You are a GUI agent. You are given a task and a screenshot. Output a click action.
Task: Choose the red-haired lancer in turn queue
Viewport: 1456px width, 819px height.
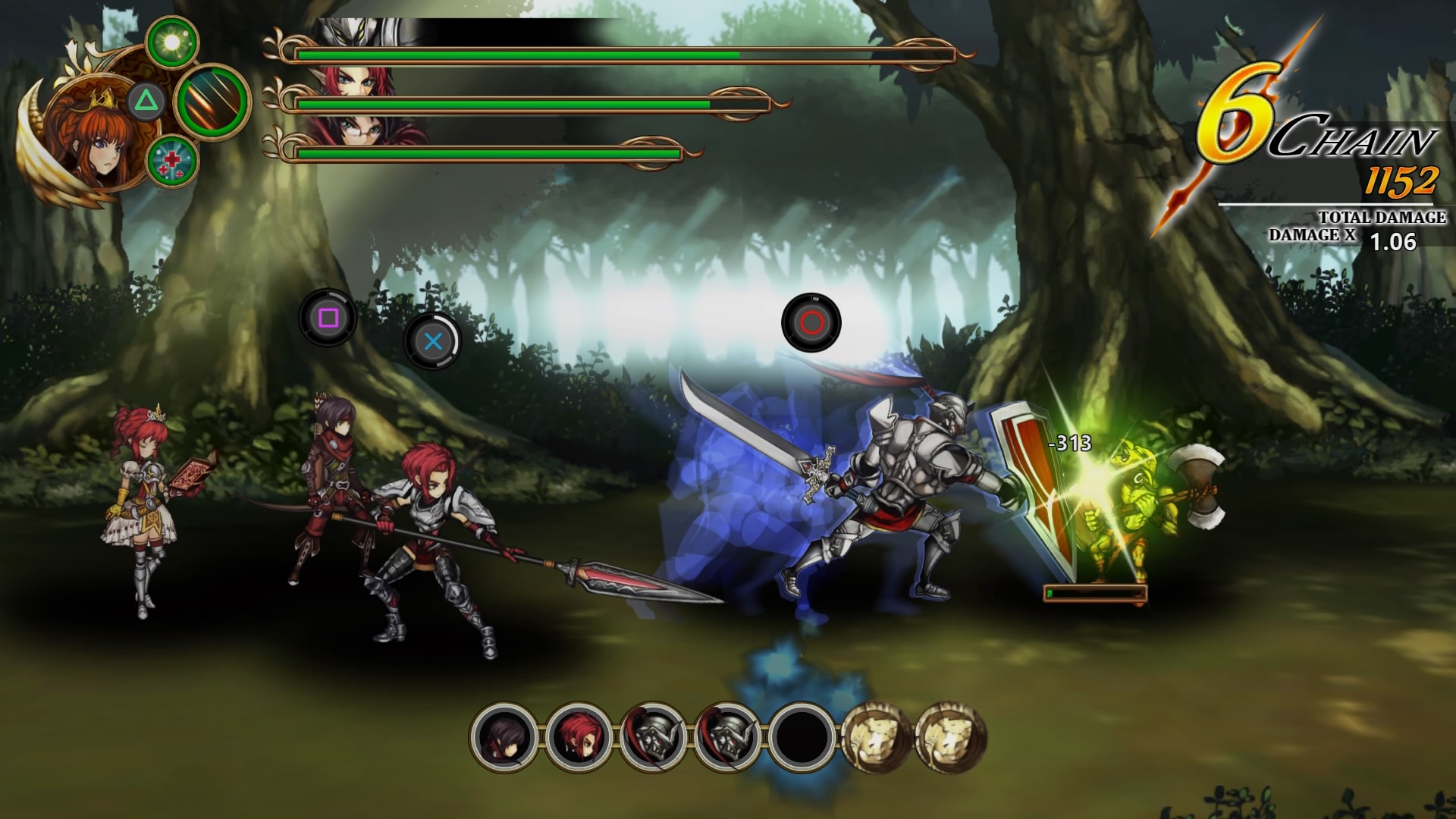[579, 737]
